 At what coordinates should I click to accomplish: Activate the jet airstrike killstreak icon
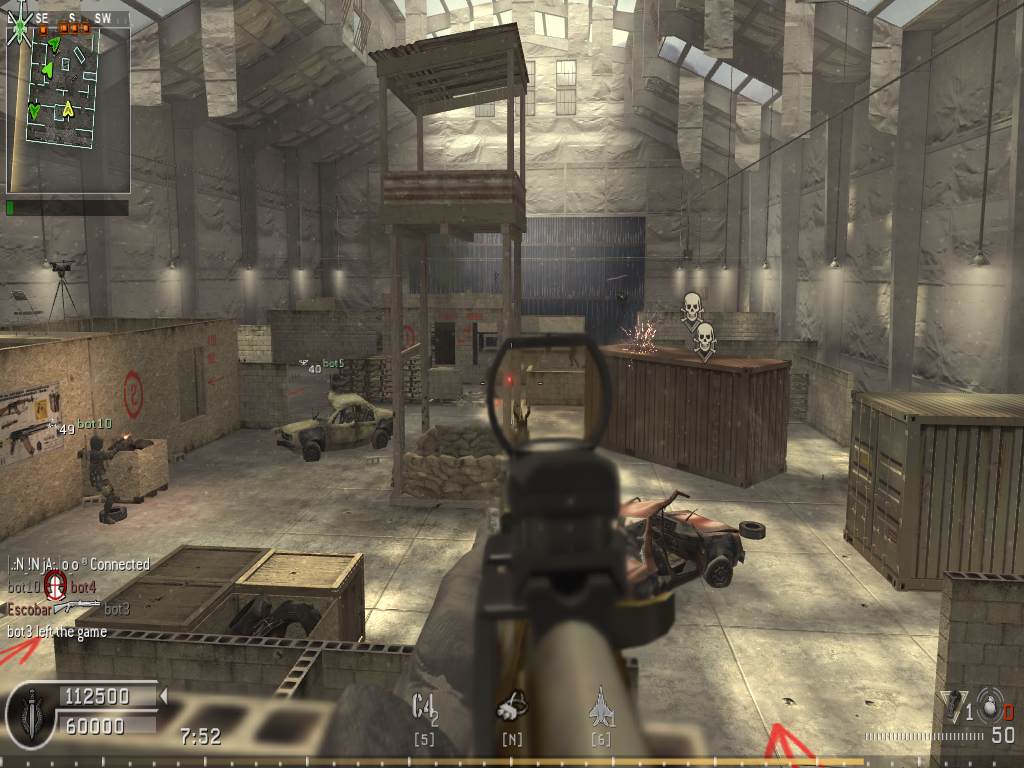pos(601,704)
